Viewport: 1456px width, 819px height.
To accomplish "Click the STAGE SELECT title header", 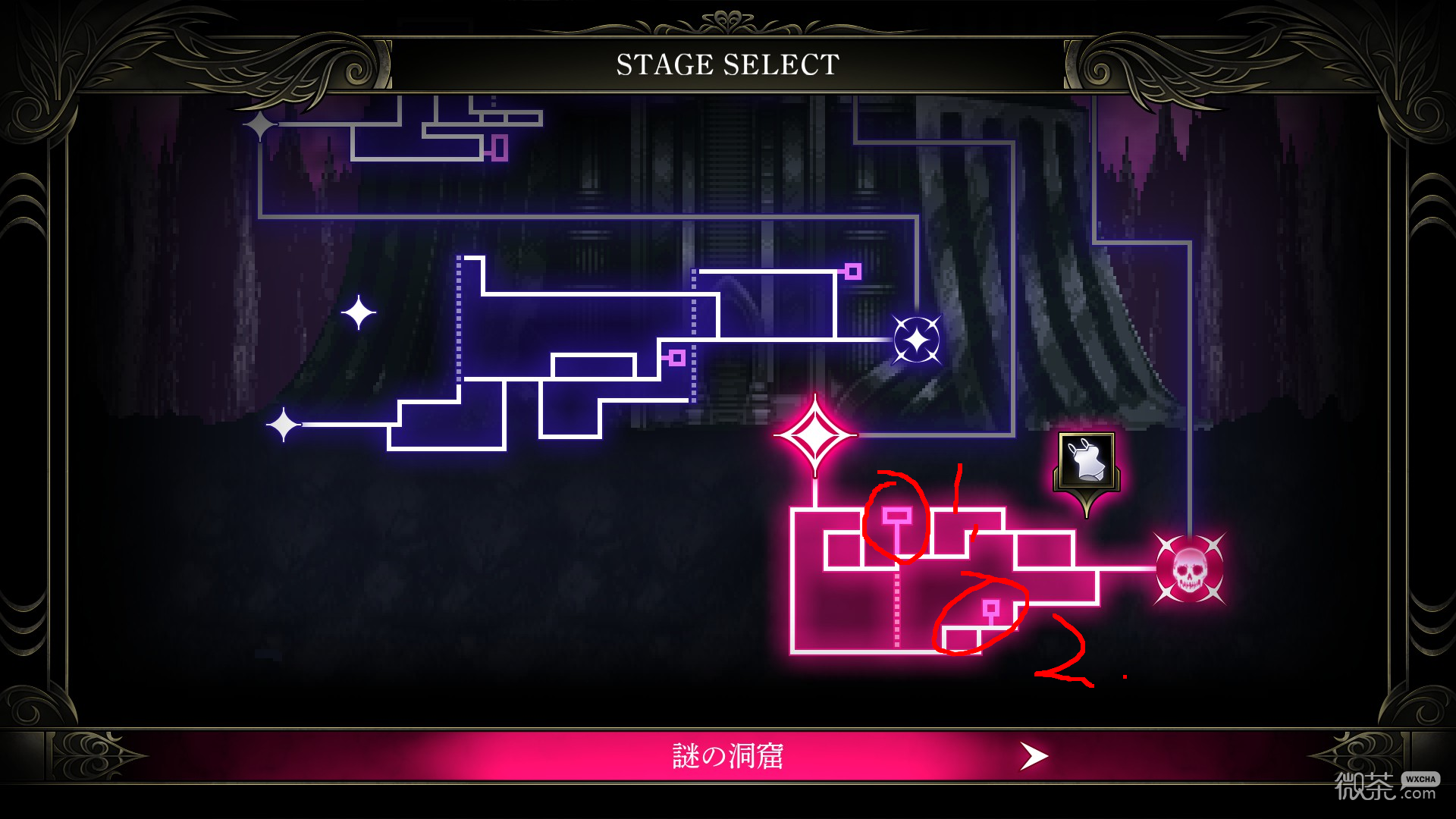I will point(726,64).
